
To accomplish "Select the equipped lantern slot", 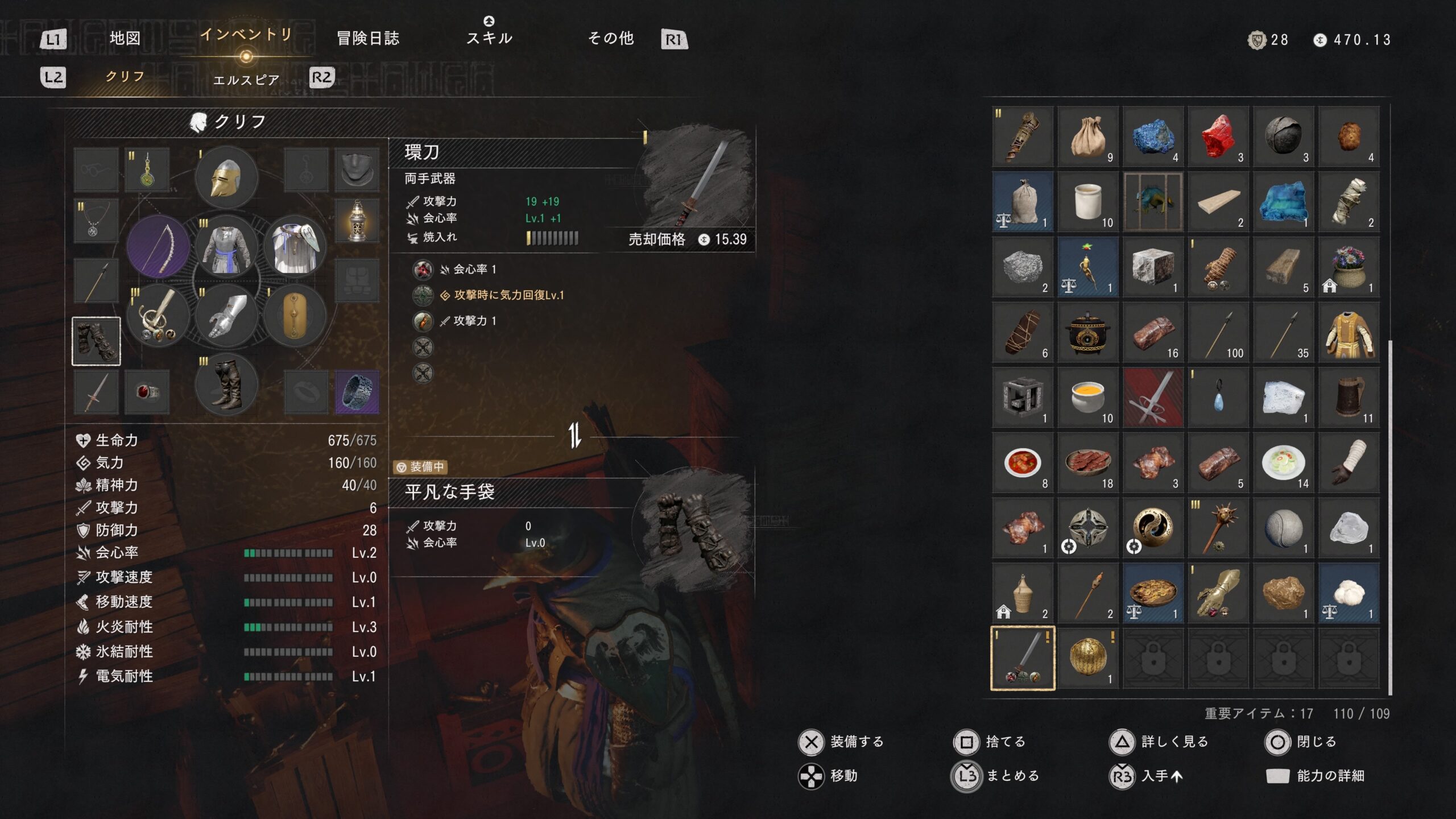I will tap(357, 221).
